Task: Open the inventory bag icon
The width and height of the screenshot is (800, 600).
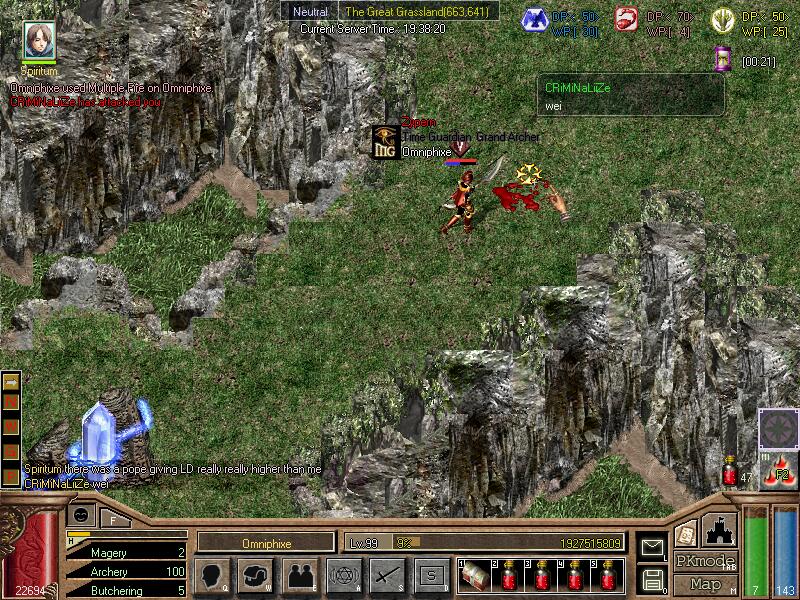Action: coord(256,575)
